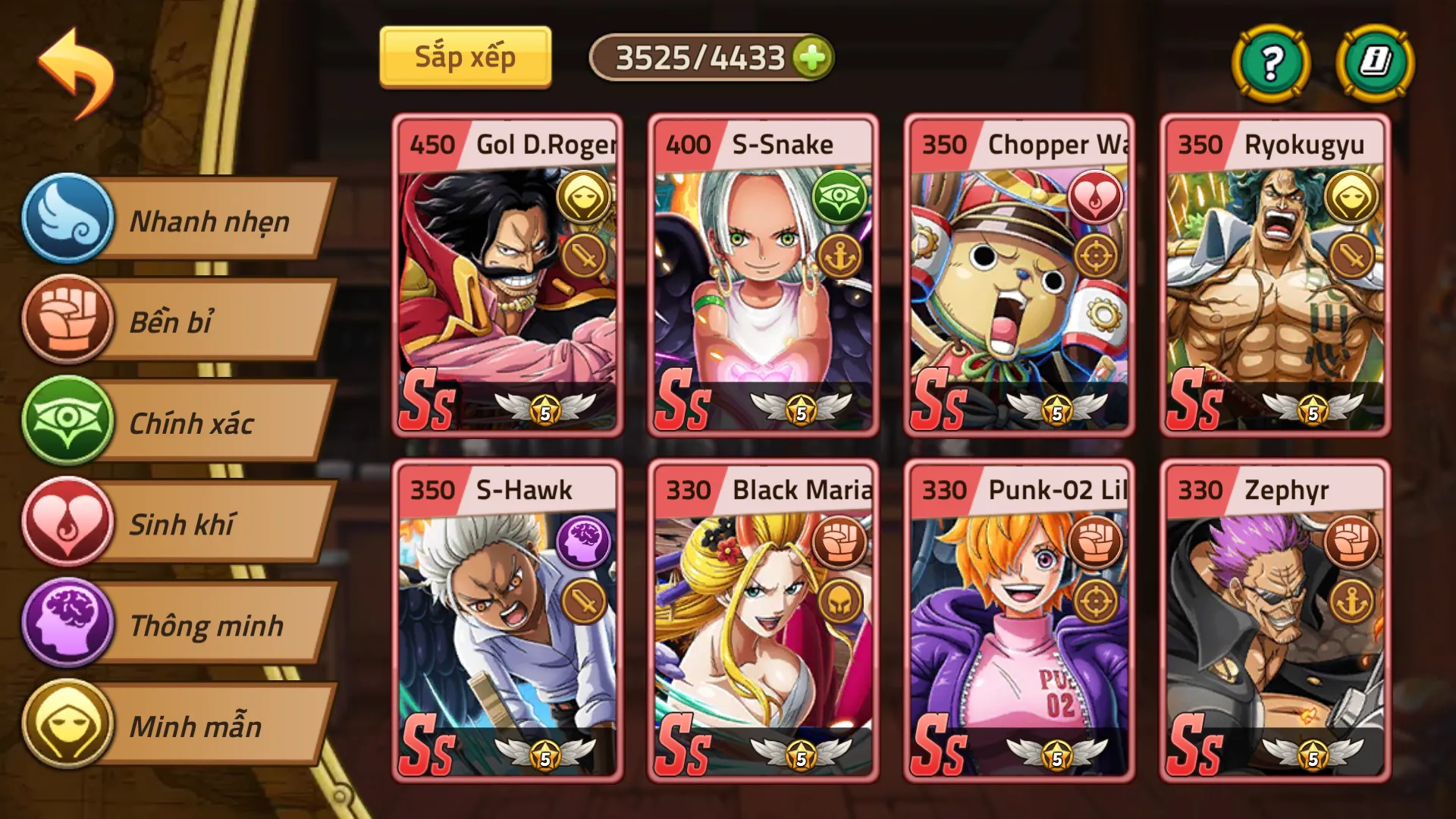
Task: Toggle the Nhanh nhẹn category filter
Action: pyautogui.click(x=211, y=221)
